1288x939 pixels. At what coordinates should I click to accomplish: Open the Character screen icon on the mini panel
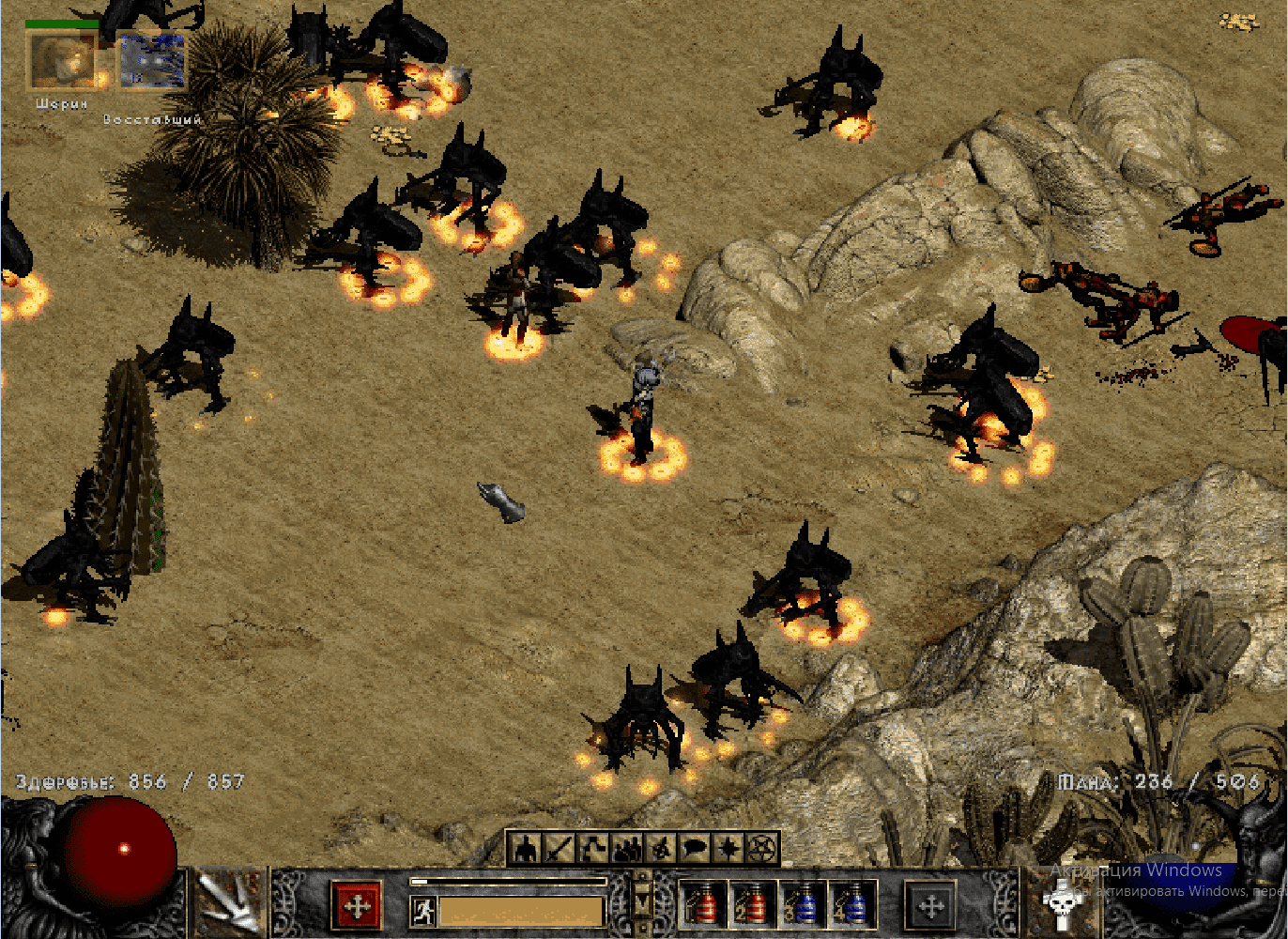[524, 848]
